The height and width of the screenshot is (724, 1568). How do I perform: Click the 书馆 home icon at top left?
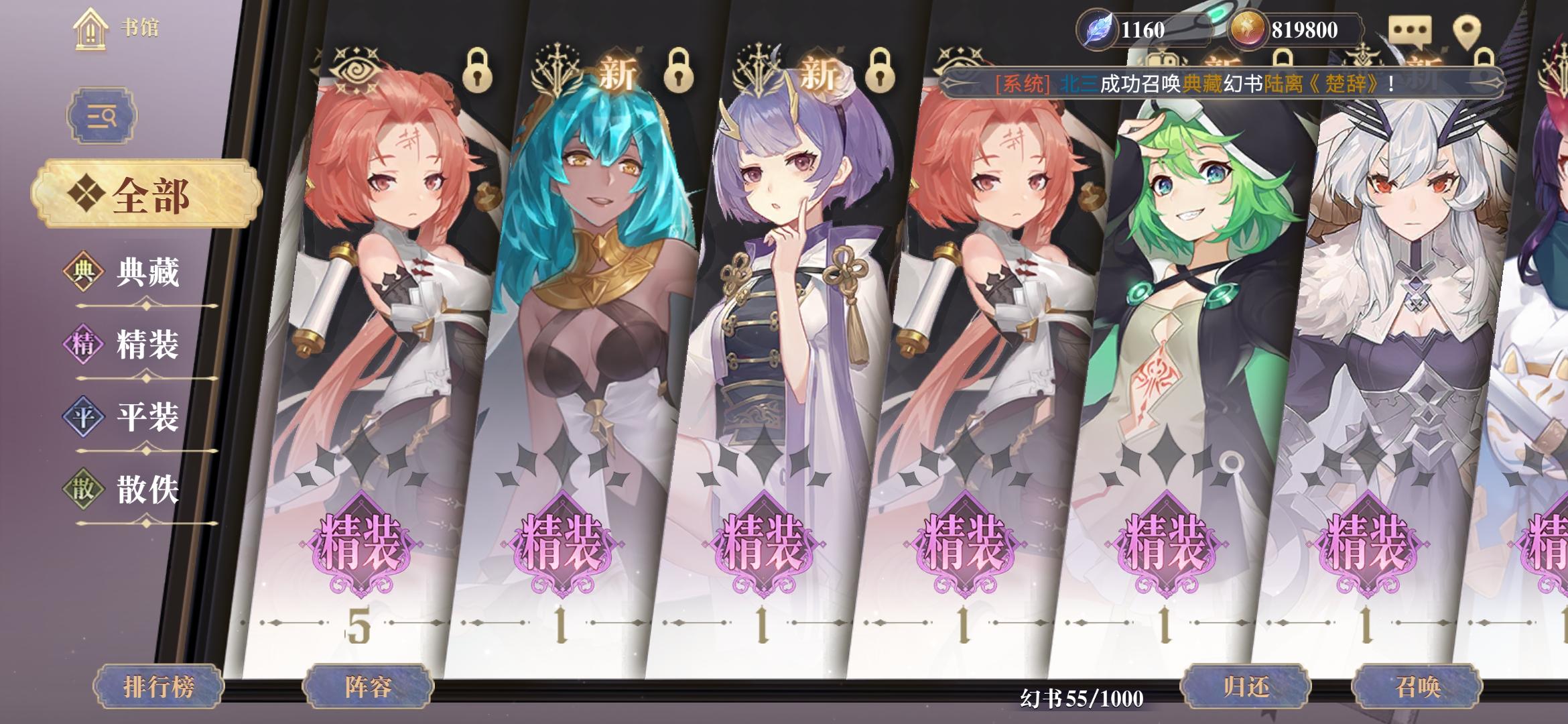(89, 28)
